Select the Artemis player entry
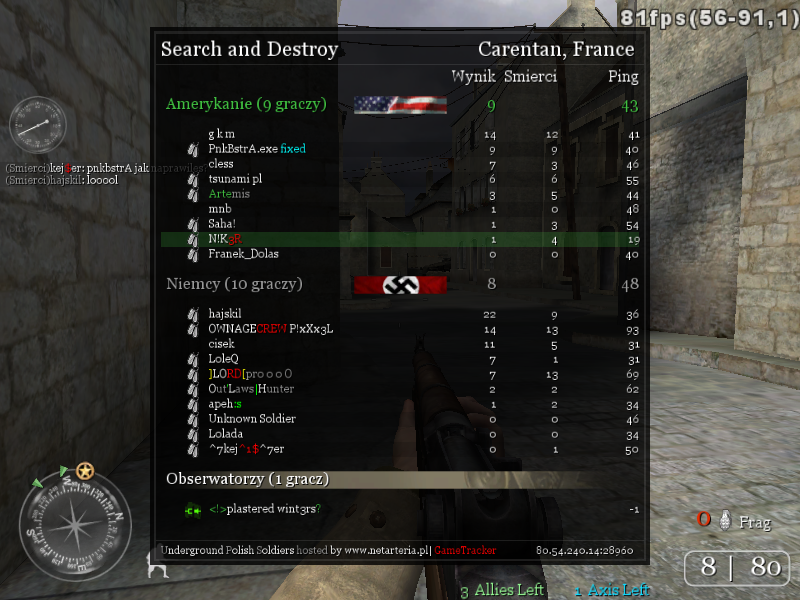Image resolution: width=800 pixels, height=600 pixels. click(229, 194)
